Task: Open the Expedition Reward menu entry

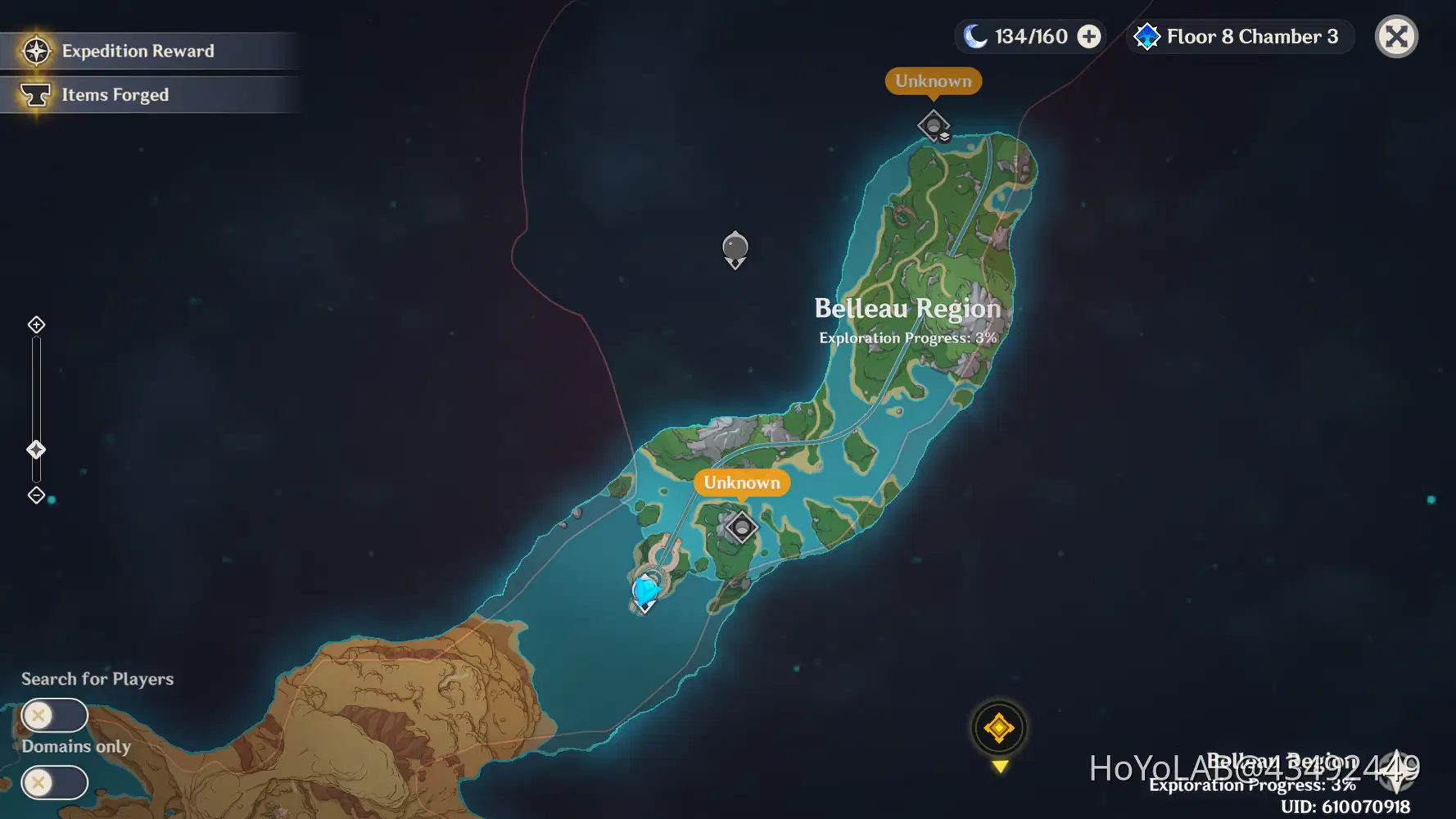Action: click(x=138, y=50)
